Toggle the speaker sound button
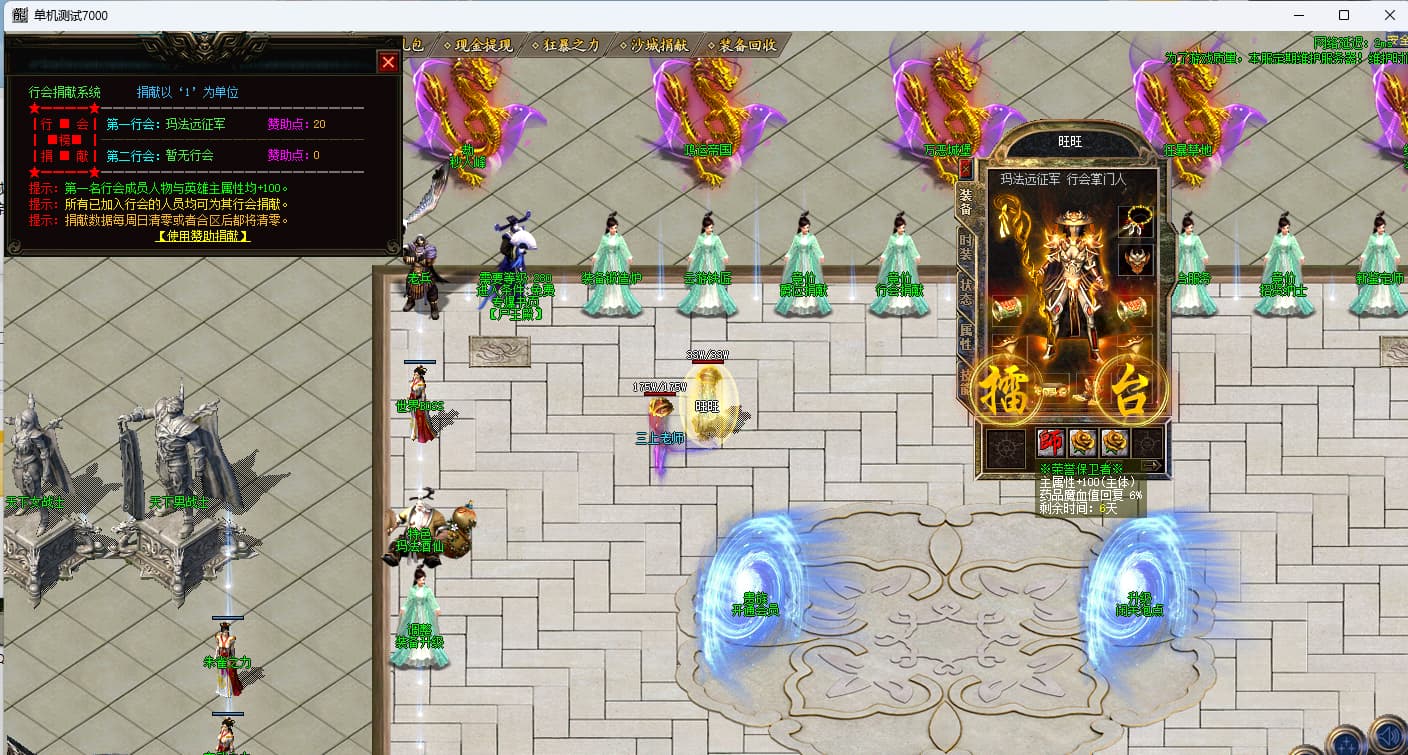 pos(1388,735)
